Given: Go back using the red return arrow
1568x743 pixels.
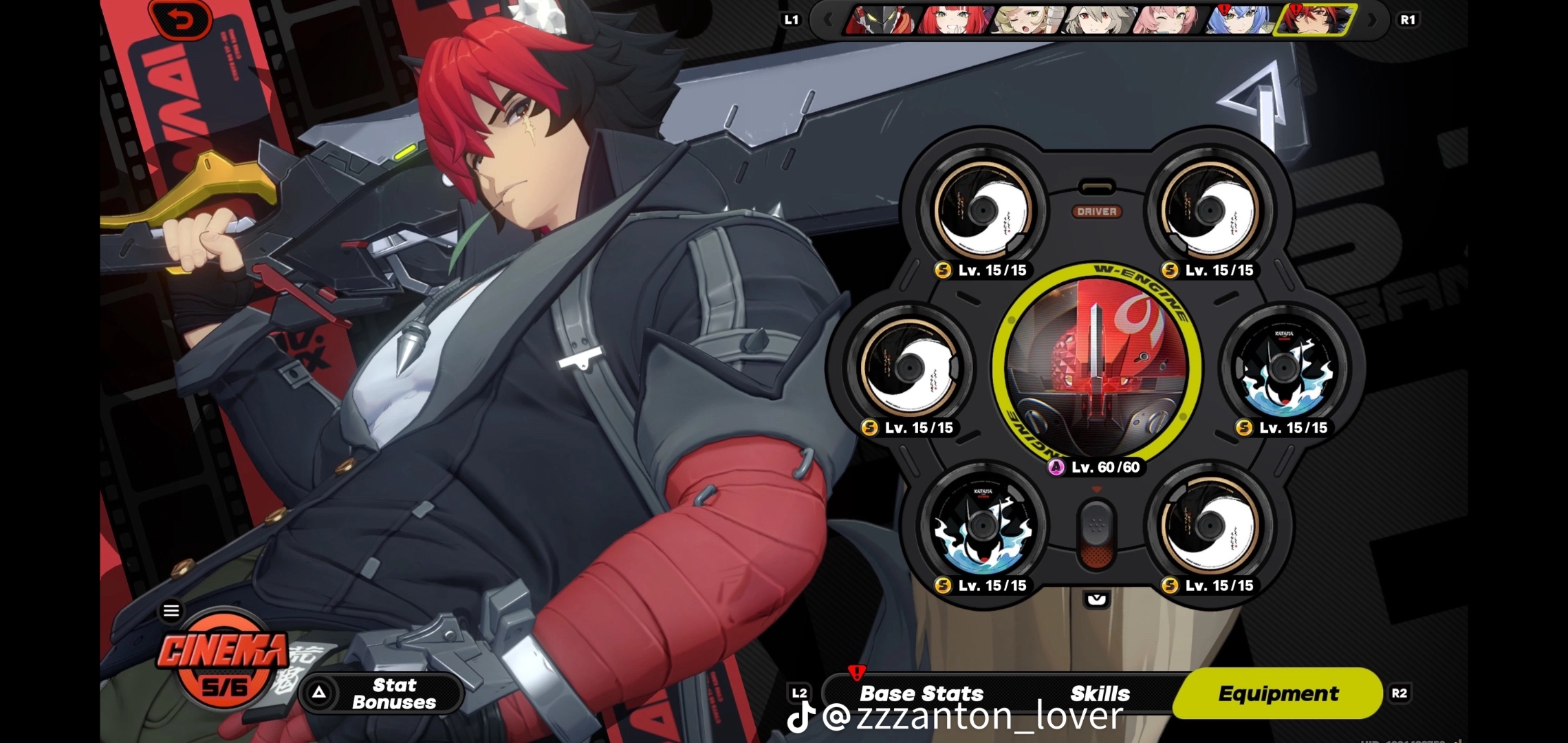Looking at the screenshot, I should point(182,21).
